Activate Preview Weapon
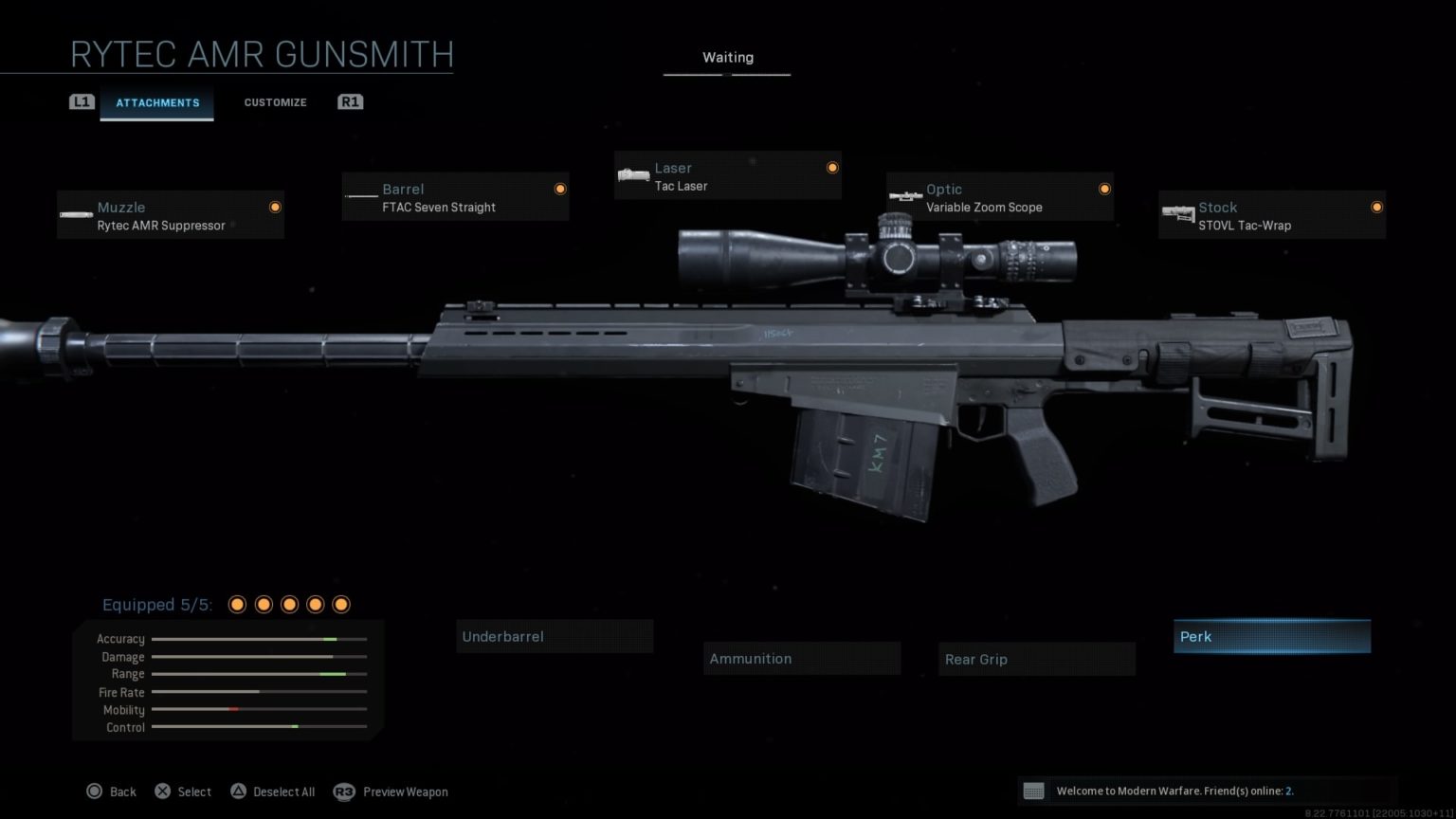The width and height of the screenshot is (1456, 819). pyautogui.click(x=405, y=792)
